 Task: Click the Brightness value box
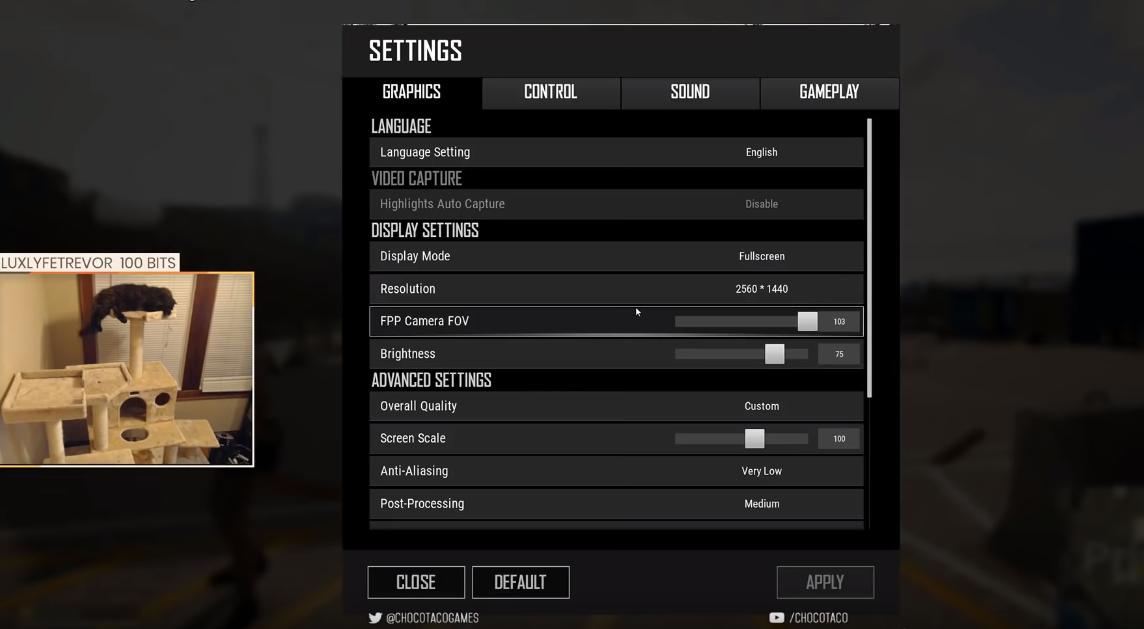click(x=839, y=354)
